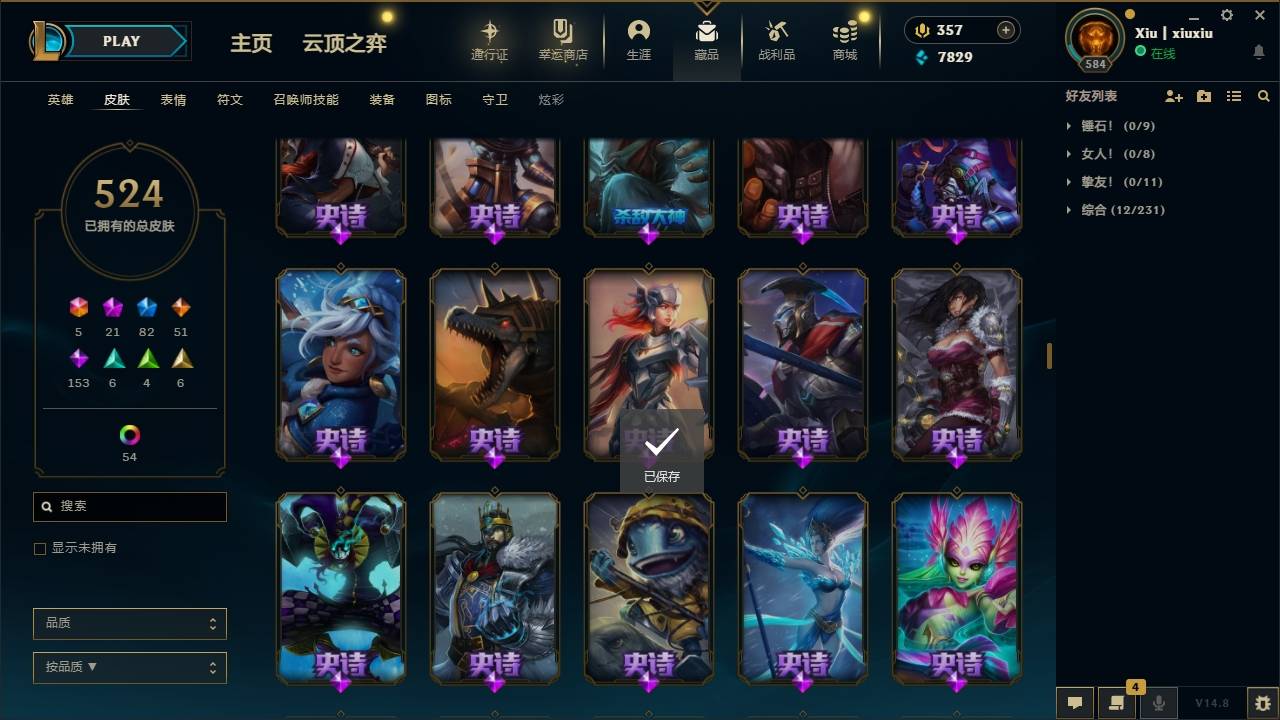
Task: Open the 商城 store
Action: [843, 40]
